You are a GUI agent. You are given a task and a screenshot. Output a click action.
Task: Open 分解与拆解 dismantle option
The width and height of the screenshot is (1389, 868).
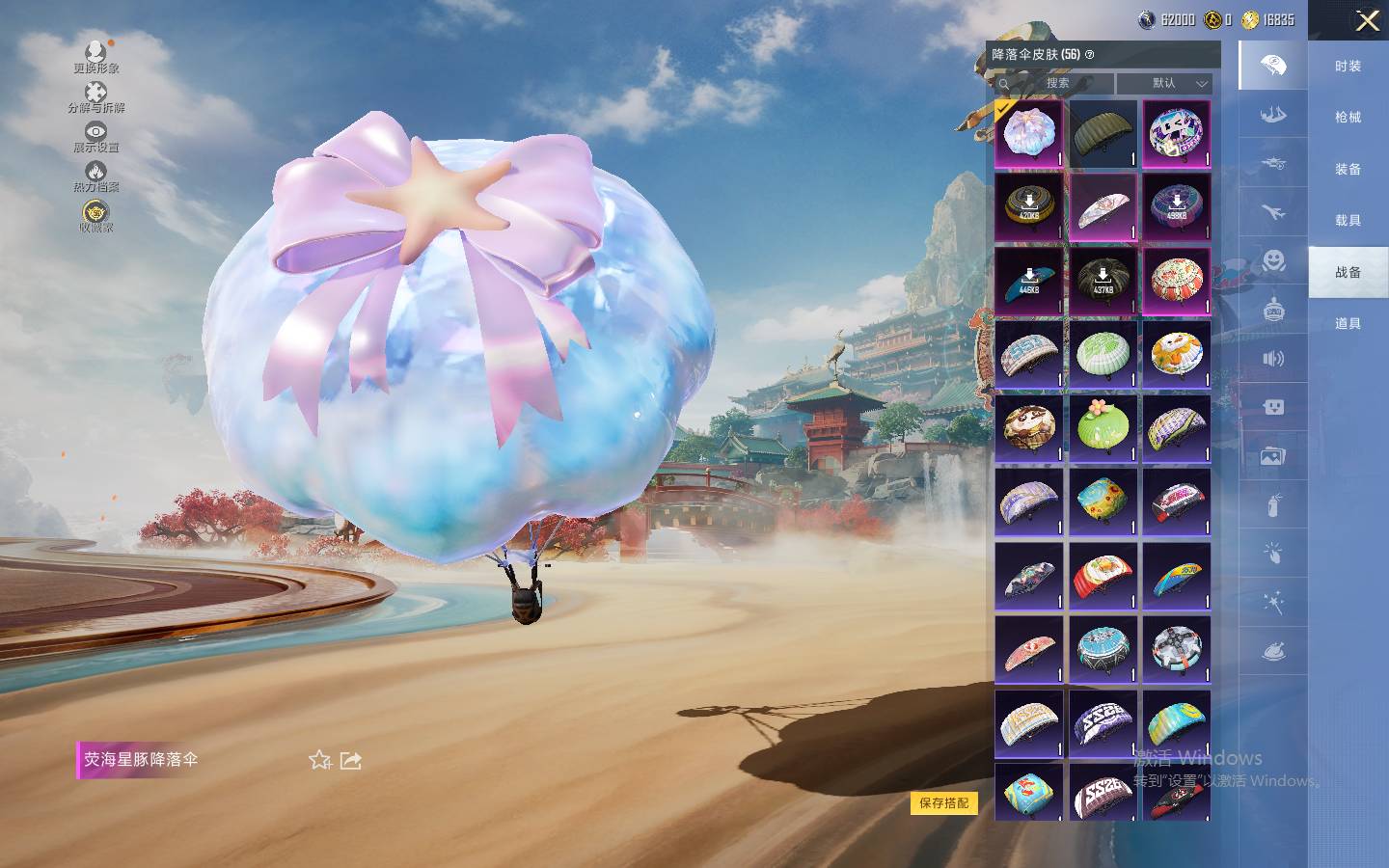pos(95,95)
